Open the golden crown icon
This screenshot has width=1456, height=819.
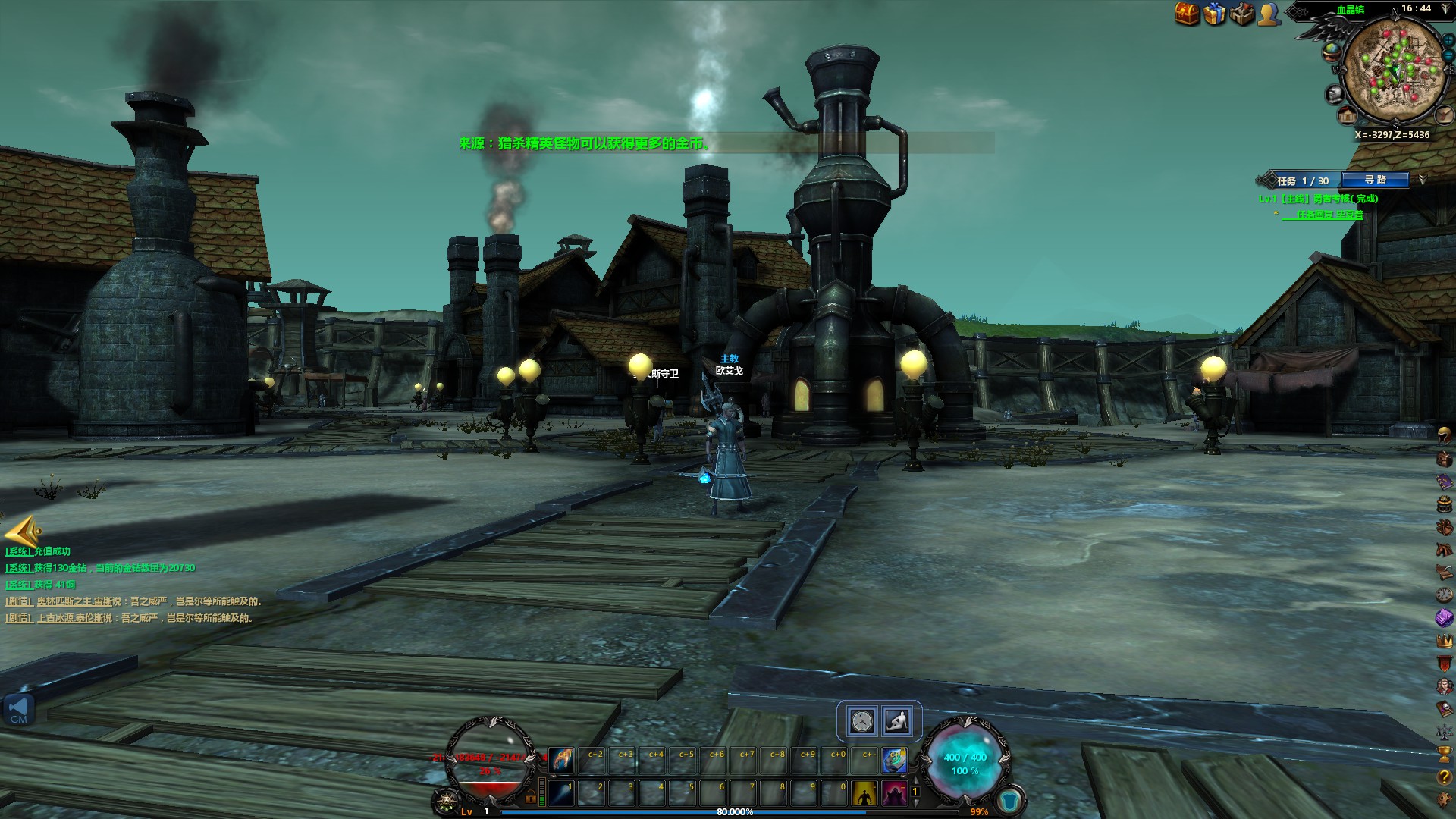[x=1445, y=641]
